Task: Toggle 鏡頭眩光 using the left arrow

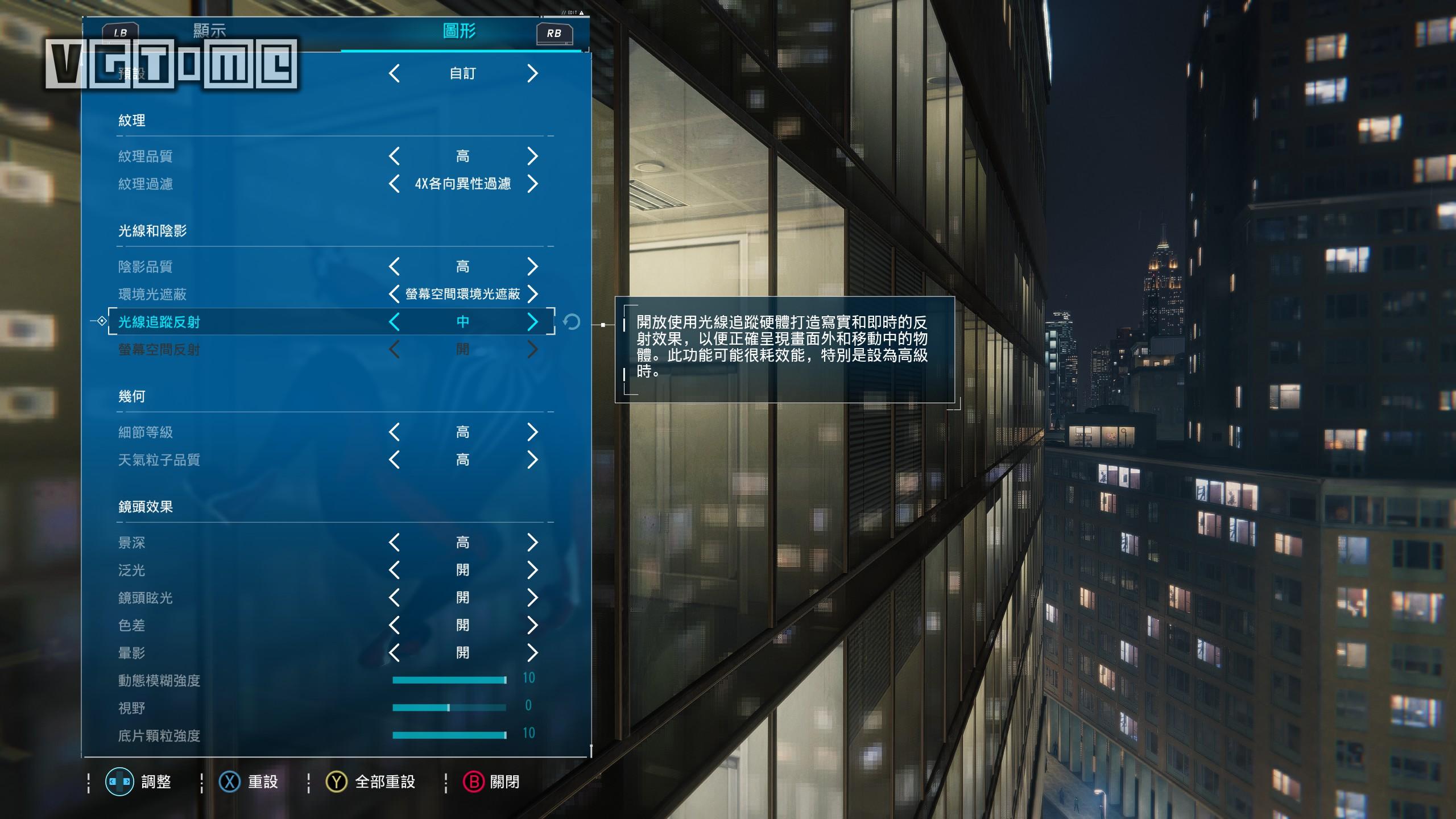Action: pyautogui.click(x=394, y=598)
